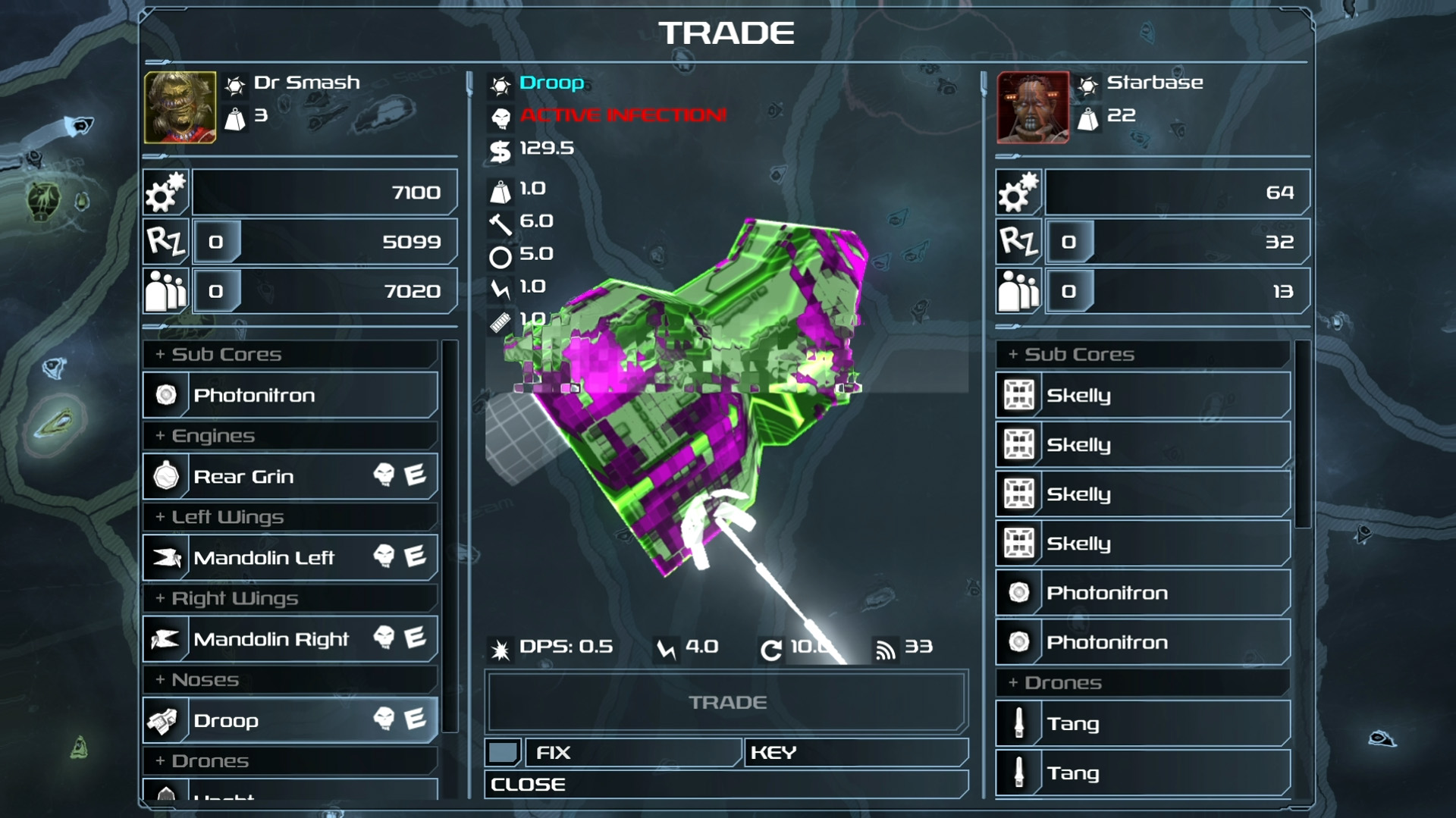This screenshot has height=818, width=1456.
Task: Select Dr Smash's Photonitron sub core
Action: tap(290, 395)
